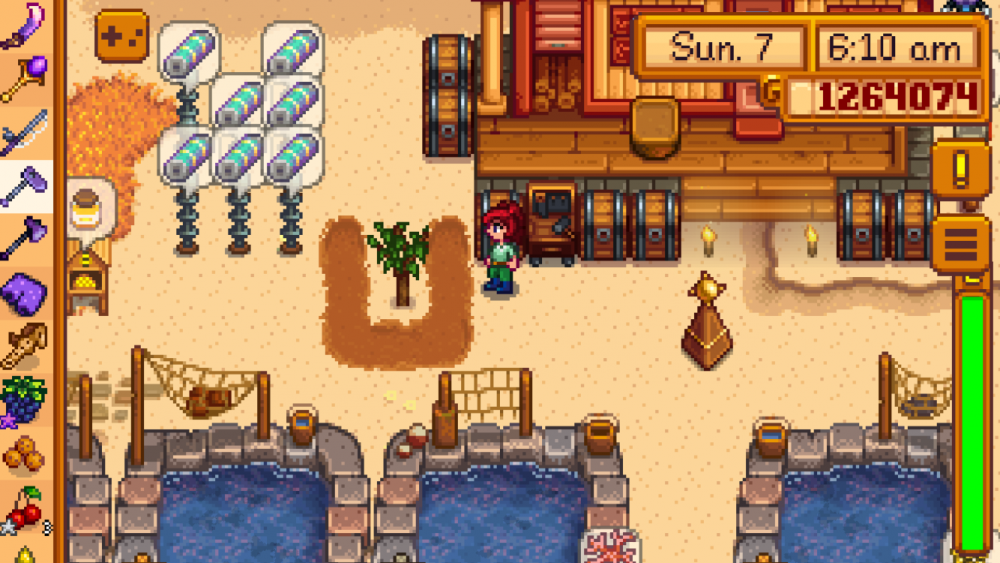1000x563 pixels.
Task: Toggle the virtual gamepad button
Action: point(121,35)
